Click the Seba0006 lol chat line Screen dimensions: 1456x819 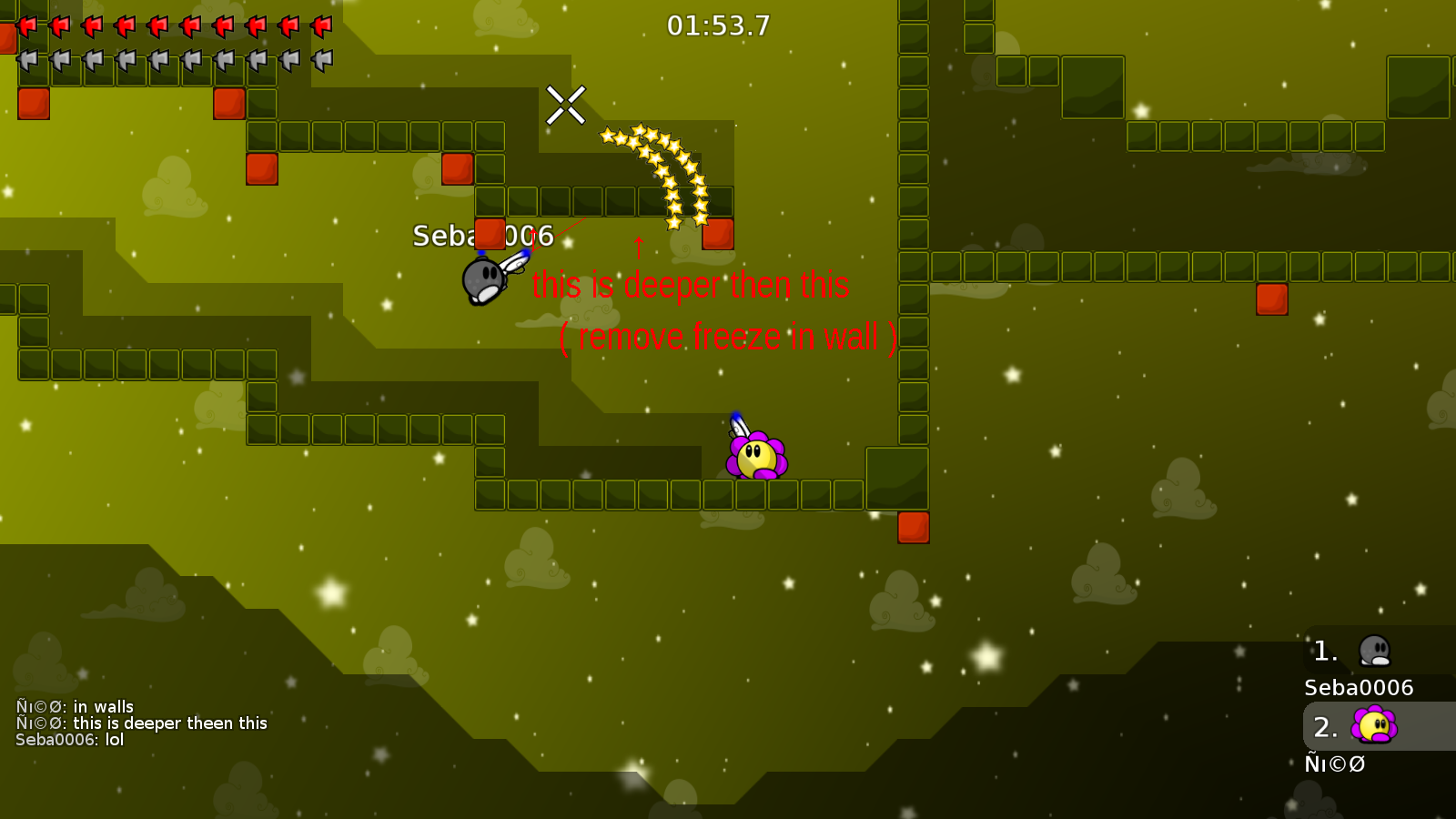click(x=66, y=741)
